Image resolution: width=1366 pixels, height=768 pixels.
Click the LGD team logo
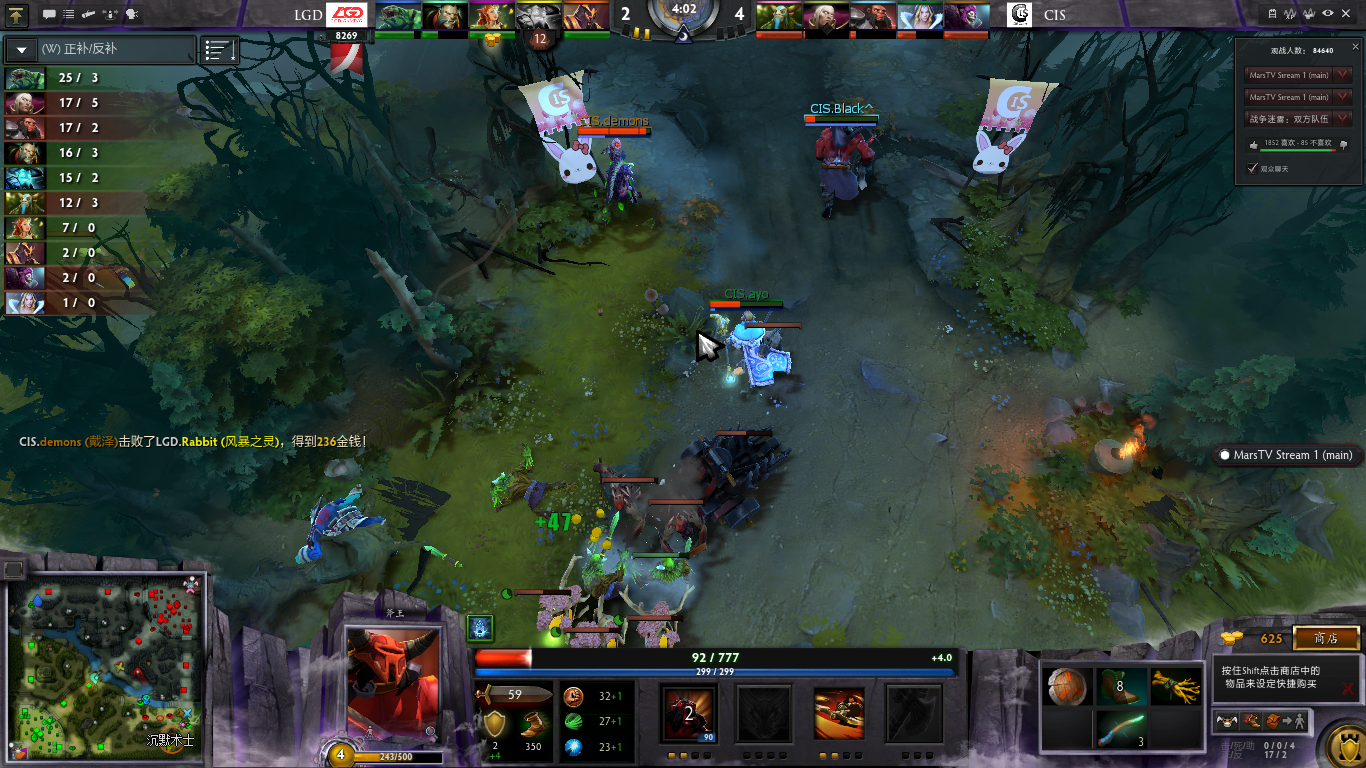click(x=348, y=15)
